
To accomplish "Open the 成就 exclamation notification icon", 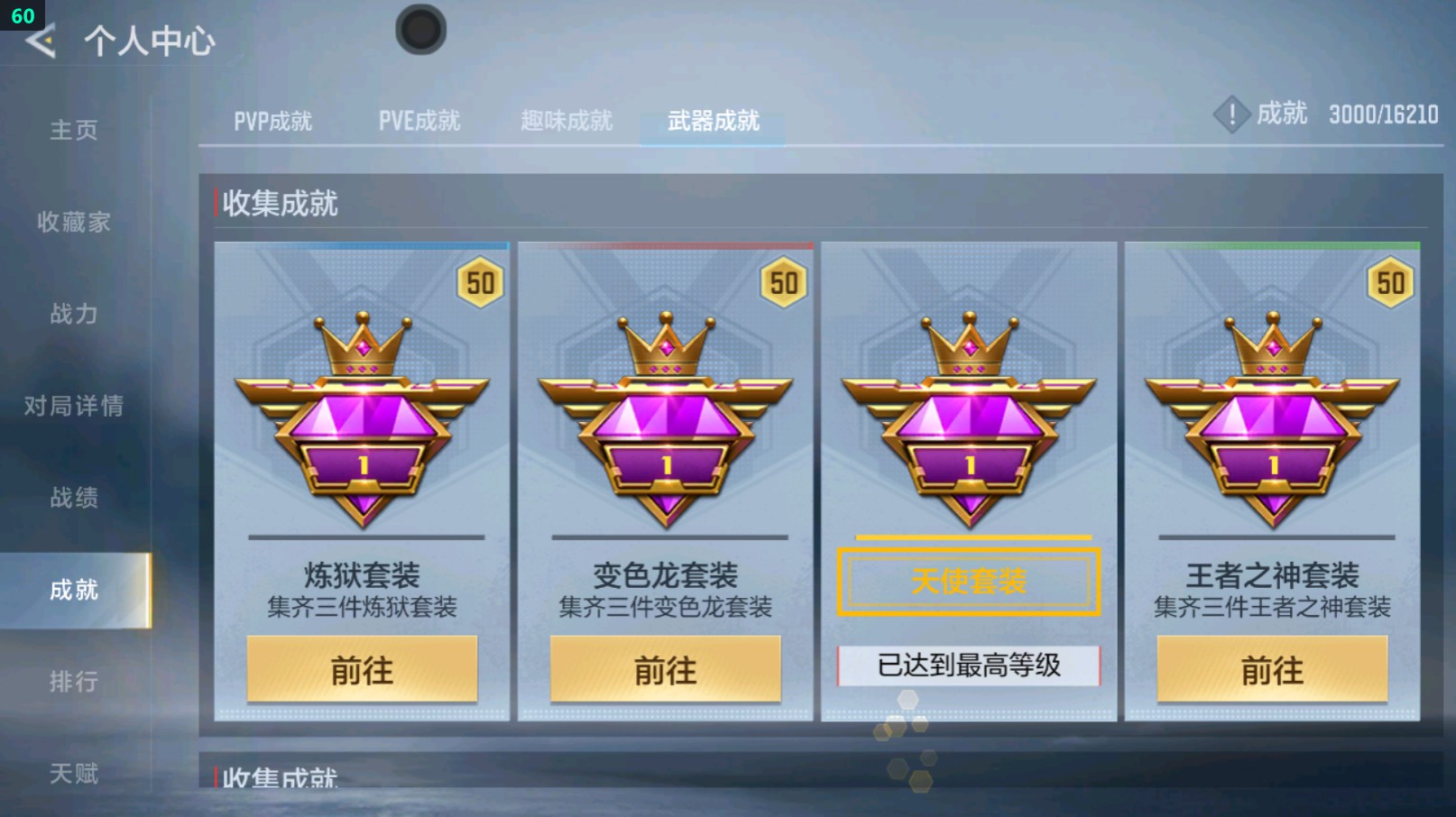I will pyautogui.click(x=1230, y=115).
